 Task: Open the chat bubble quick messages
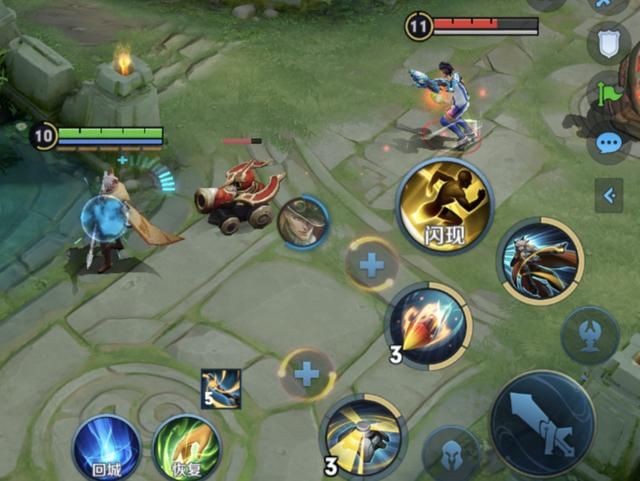pyautogui.click(x=608, y=143)
